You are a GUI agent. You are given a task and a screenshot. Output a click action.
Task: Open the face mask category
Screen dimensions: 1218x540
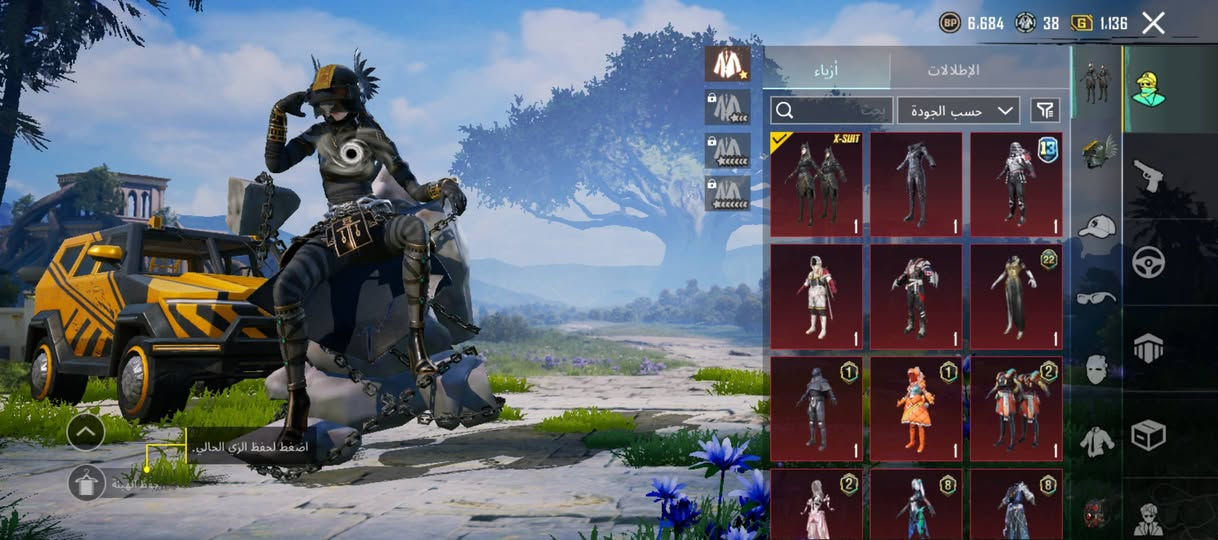pos(1097,368)
